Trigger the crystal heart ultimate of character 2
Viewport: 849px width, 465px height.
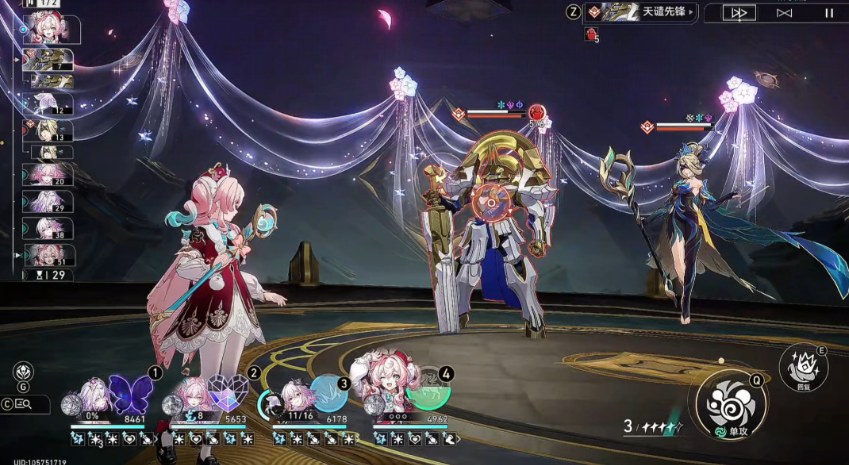pos(228,394)
